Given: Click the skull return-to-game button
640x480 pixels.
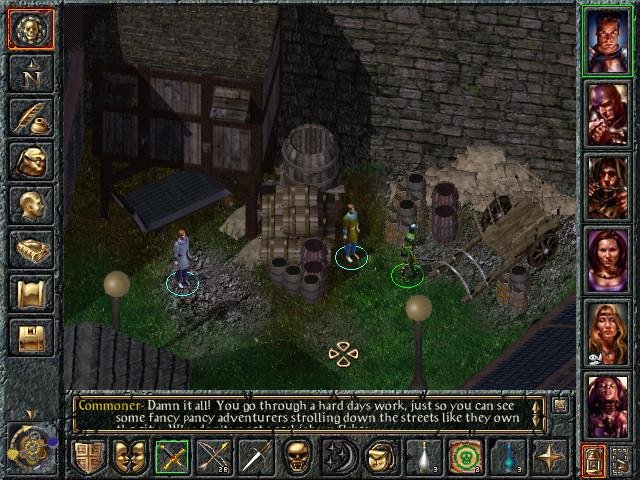Looking at the screenshot, I should coord(30,29).
